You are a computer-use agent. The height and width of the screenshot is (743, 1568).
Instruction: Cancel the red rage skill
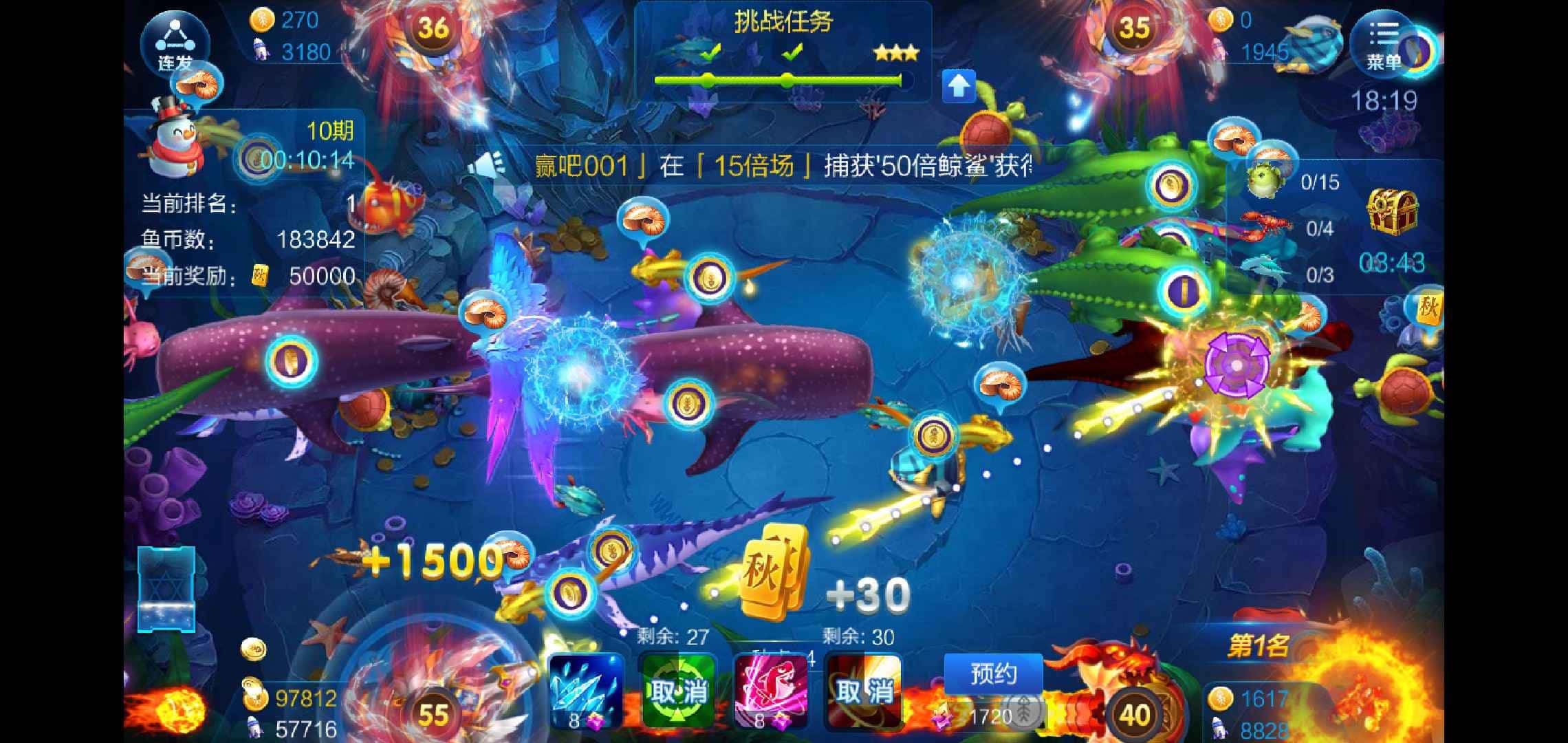(x=864, y=691)
